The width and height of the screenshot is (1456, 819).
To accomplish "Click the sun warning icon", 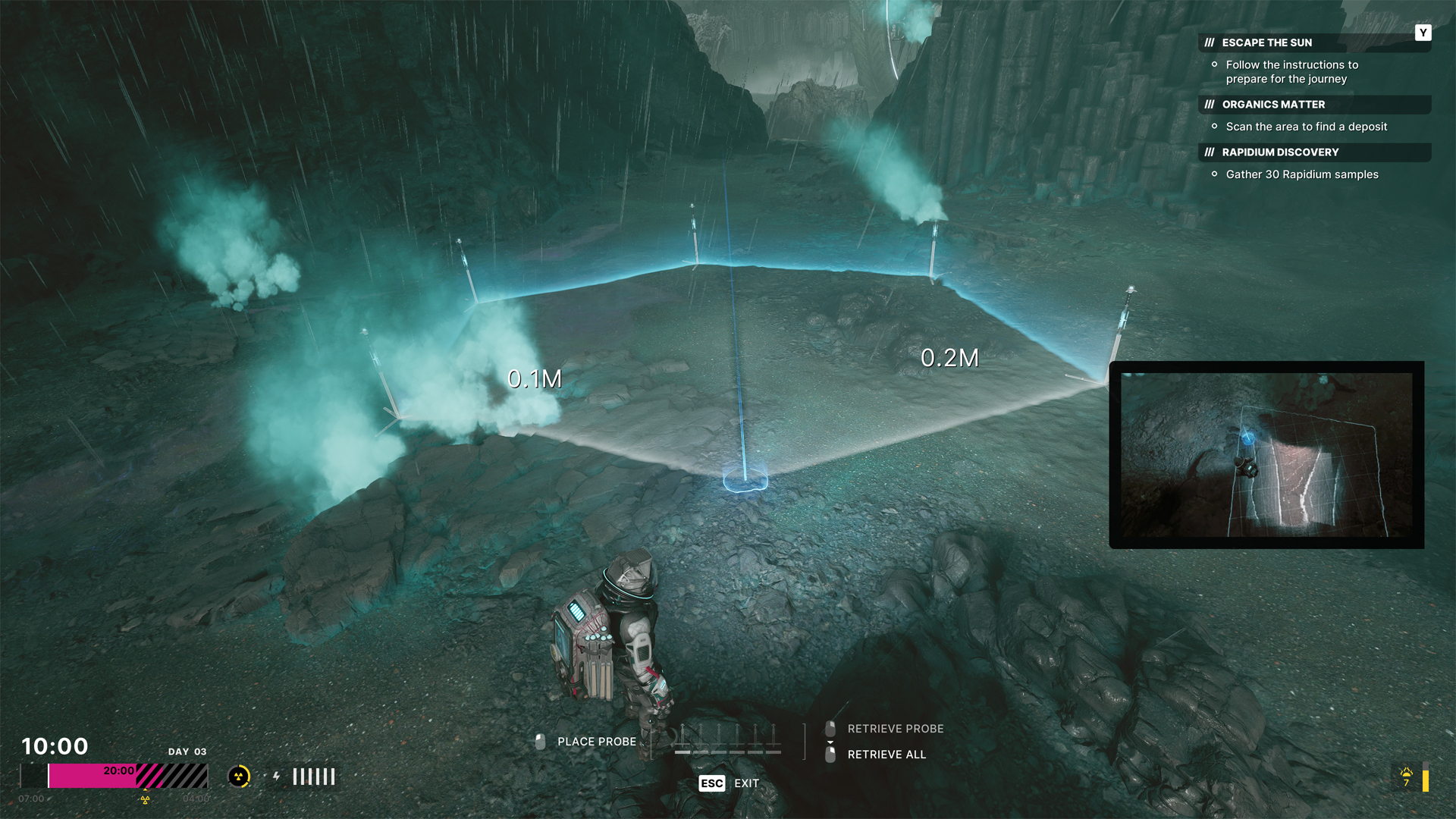I will pyautogui.click(x=1407, y=776).
